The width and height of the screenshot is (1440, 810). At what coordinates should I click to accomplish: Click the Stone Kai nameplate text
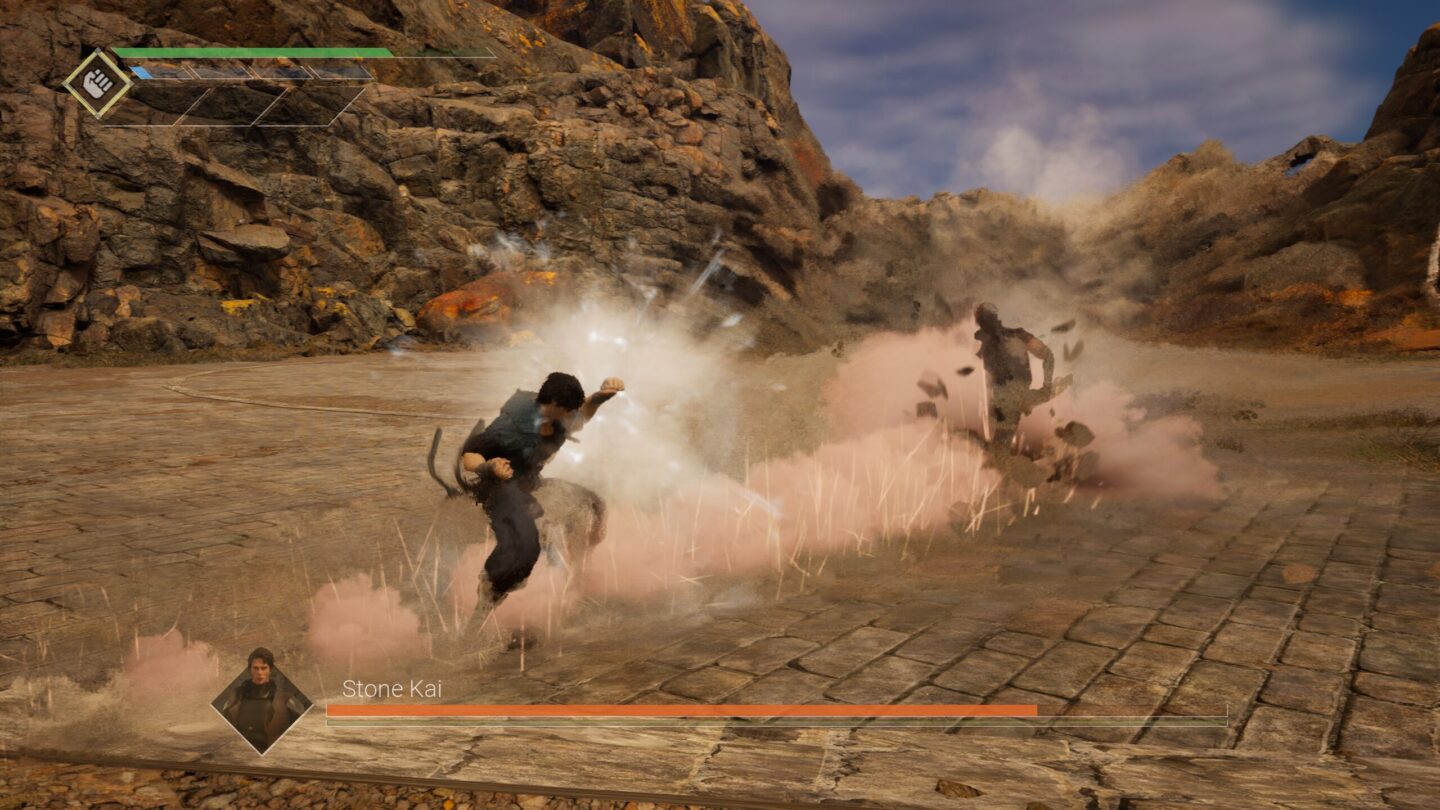393,690
